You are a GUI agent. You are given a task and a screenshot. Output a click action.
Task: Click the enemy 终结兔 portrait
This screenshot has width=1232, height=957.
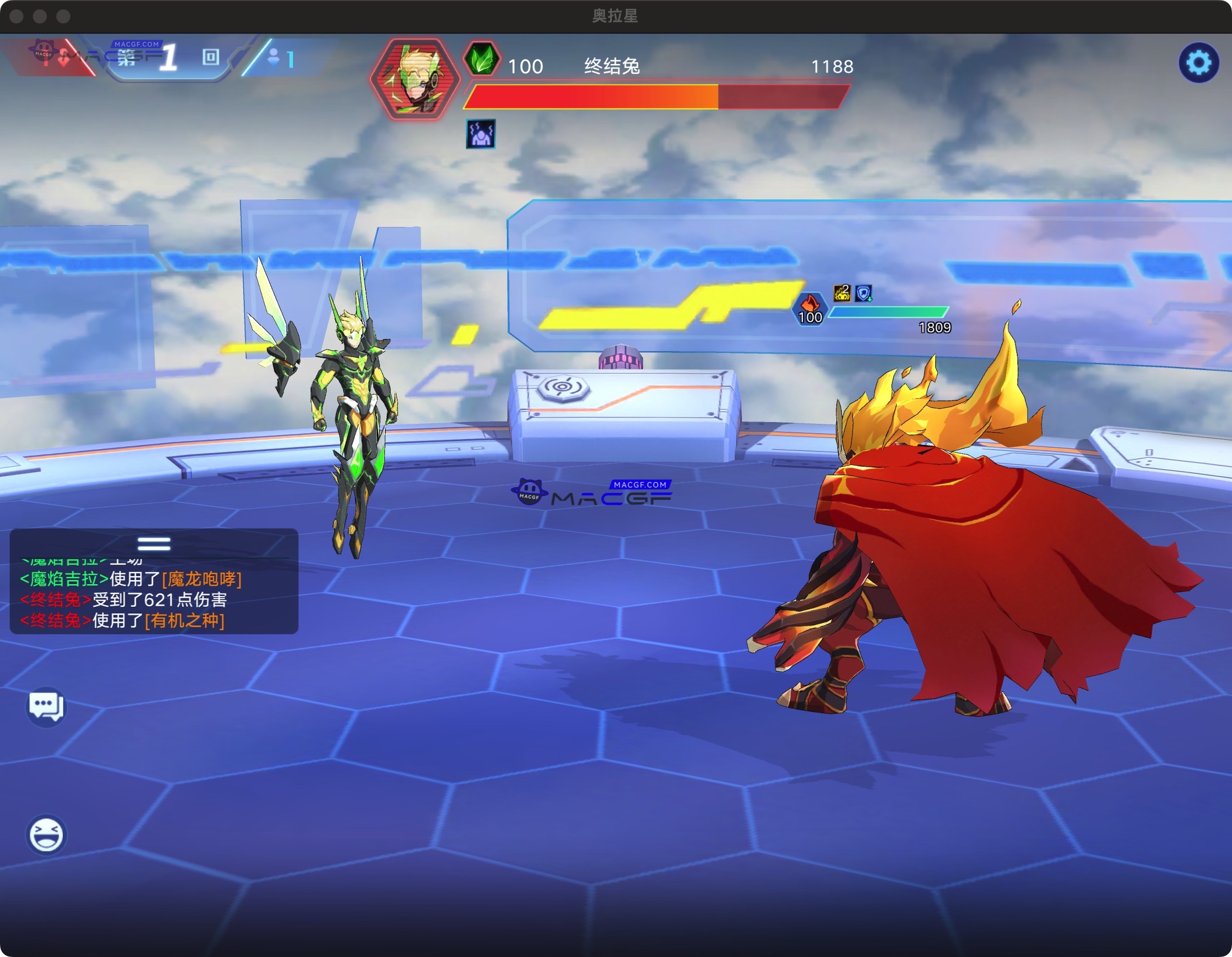click(415, 79)
